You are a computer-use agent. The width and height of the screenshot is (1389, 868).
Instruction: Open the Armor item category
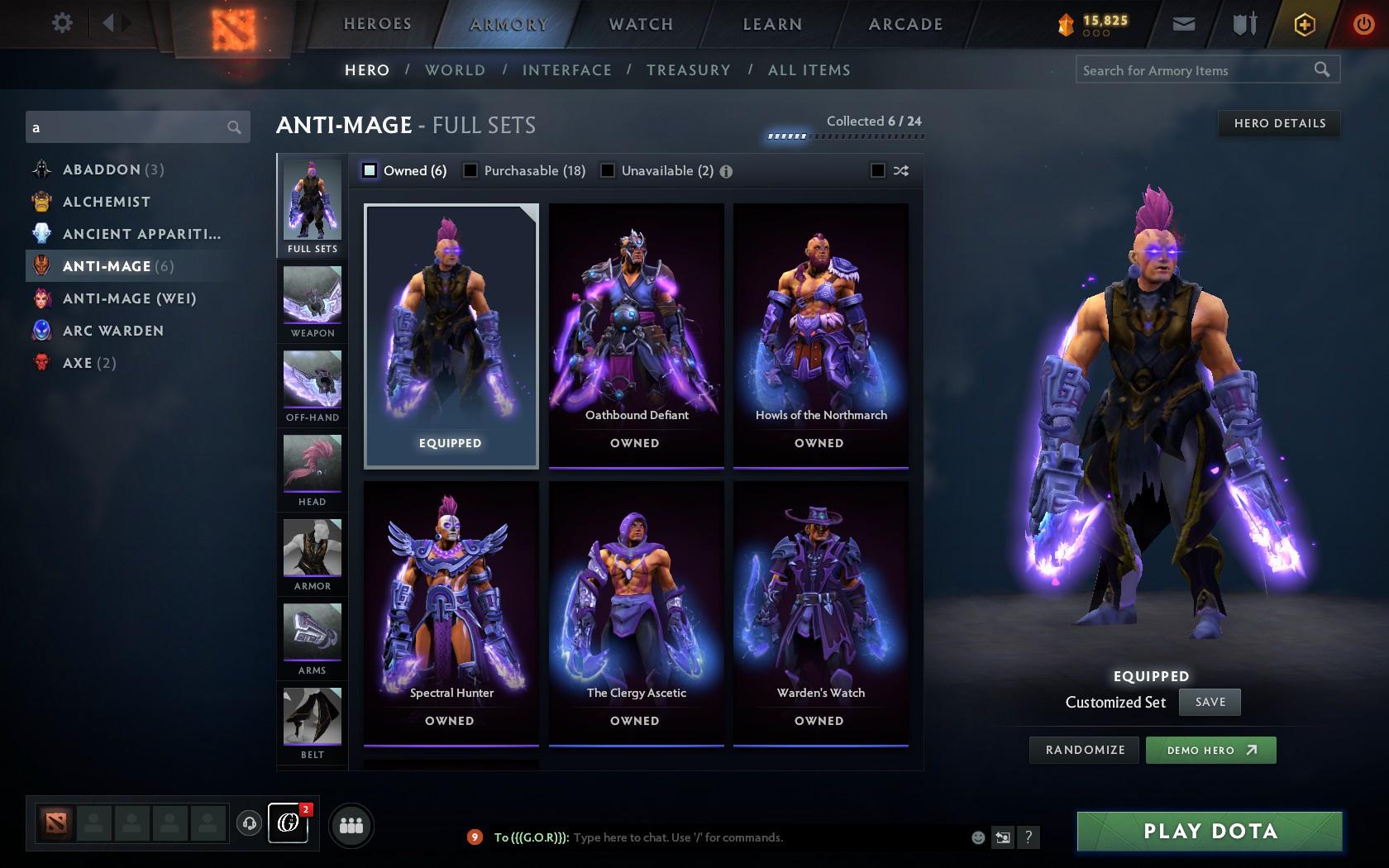tap(312, 554)
